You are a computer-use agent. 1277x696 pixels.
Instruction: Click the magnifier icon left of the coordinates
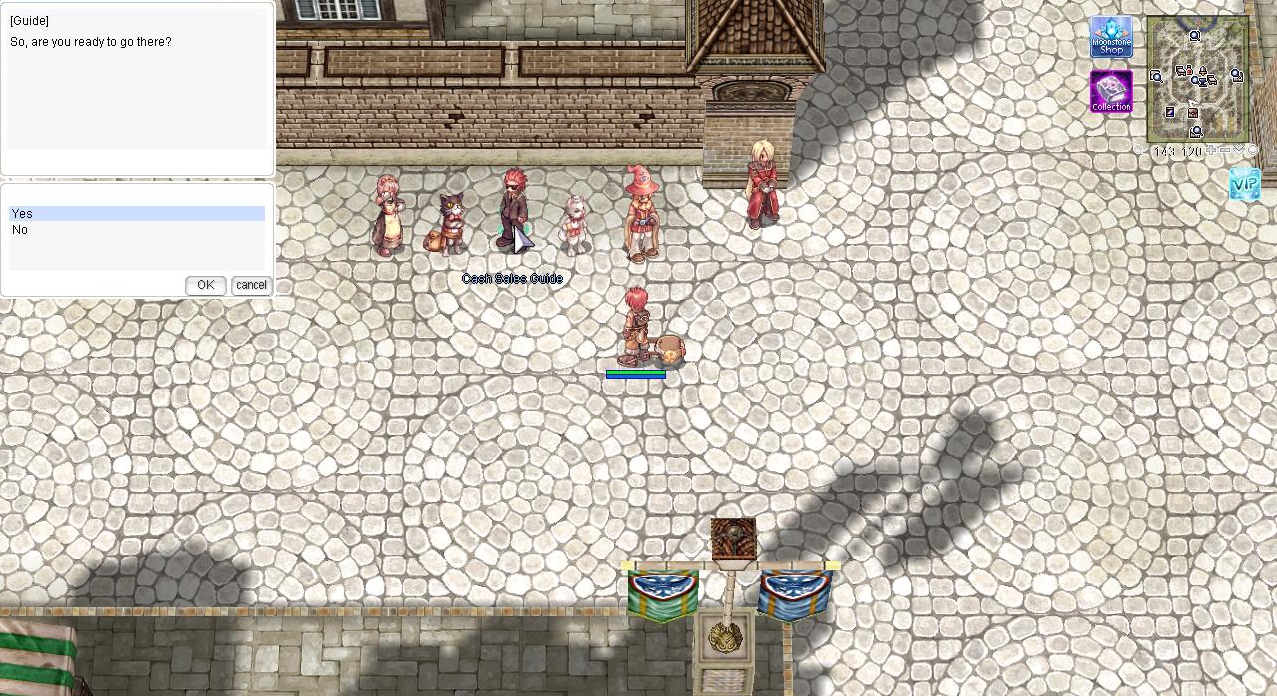[x=1139, y=151]
